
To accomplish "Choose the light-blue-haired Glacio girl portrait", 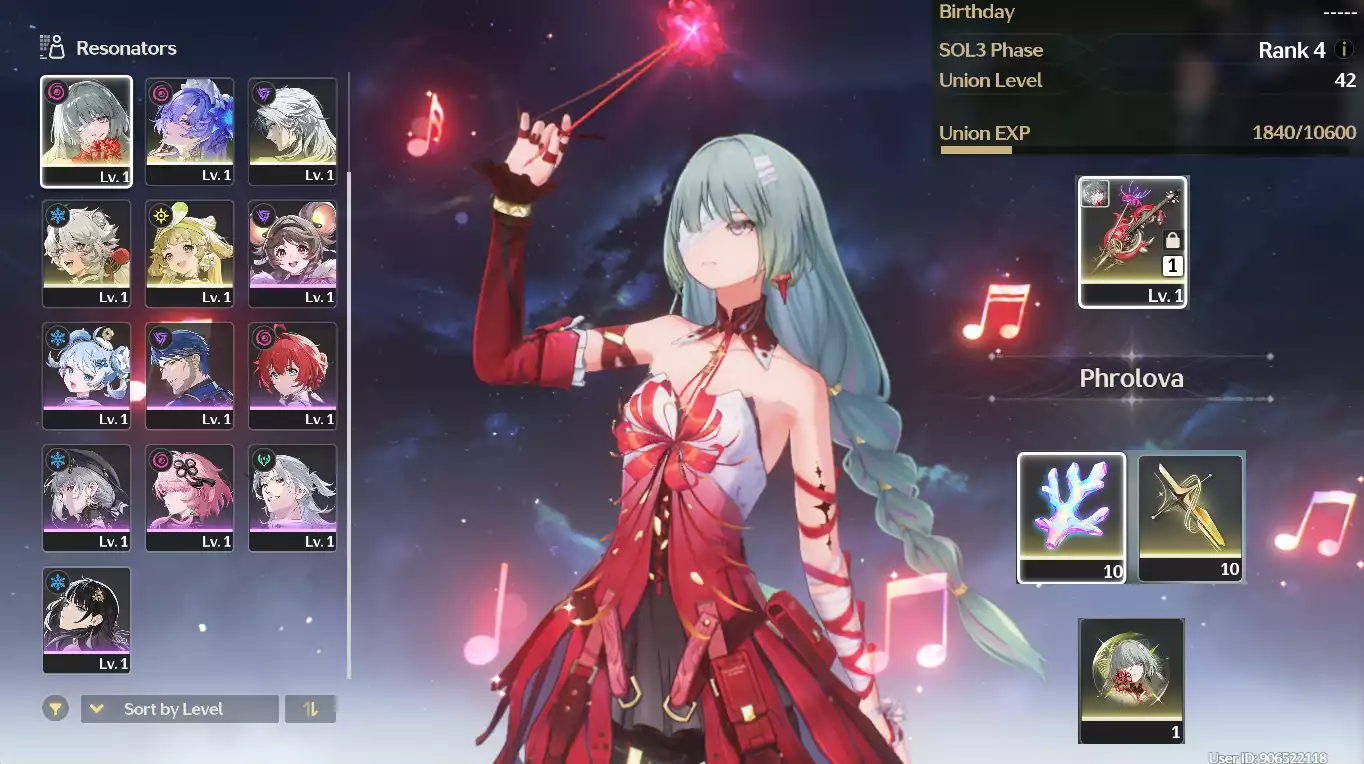I will click(86, 376).
